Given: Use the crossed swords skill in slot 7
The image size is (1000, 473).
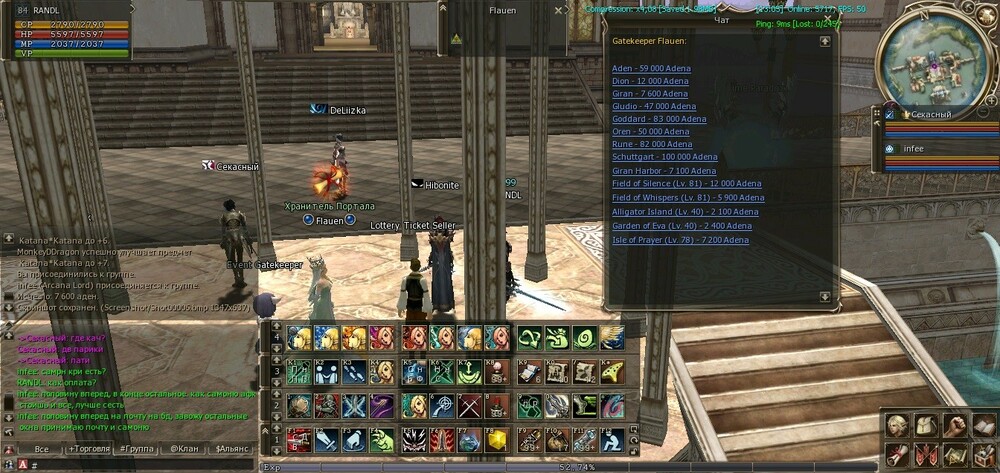Looking at the screenshot, I should tap(469, 406).
